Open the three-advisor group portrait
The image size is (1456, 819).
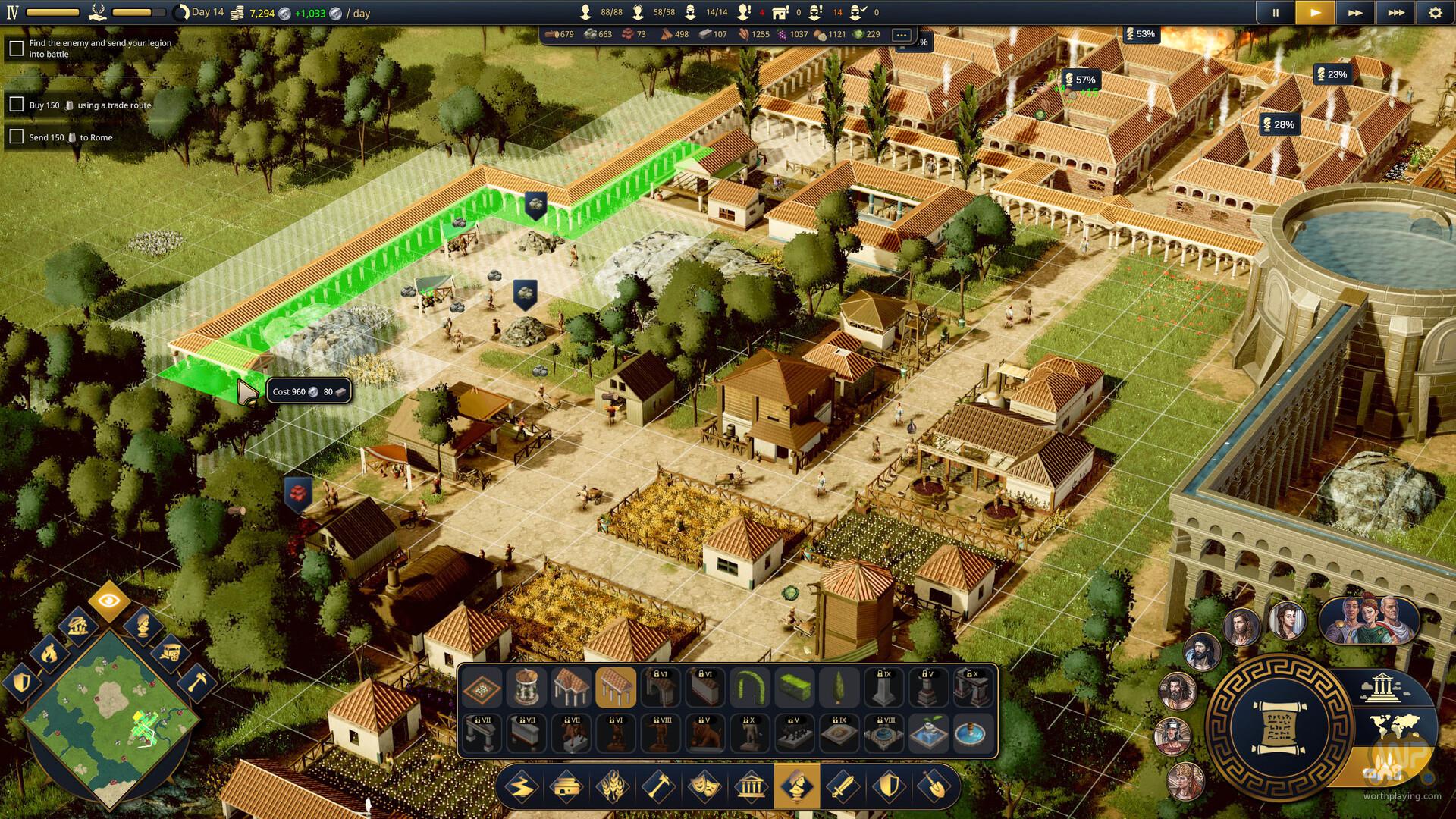point(1369,619)
